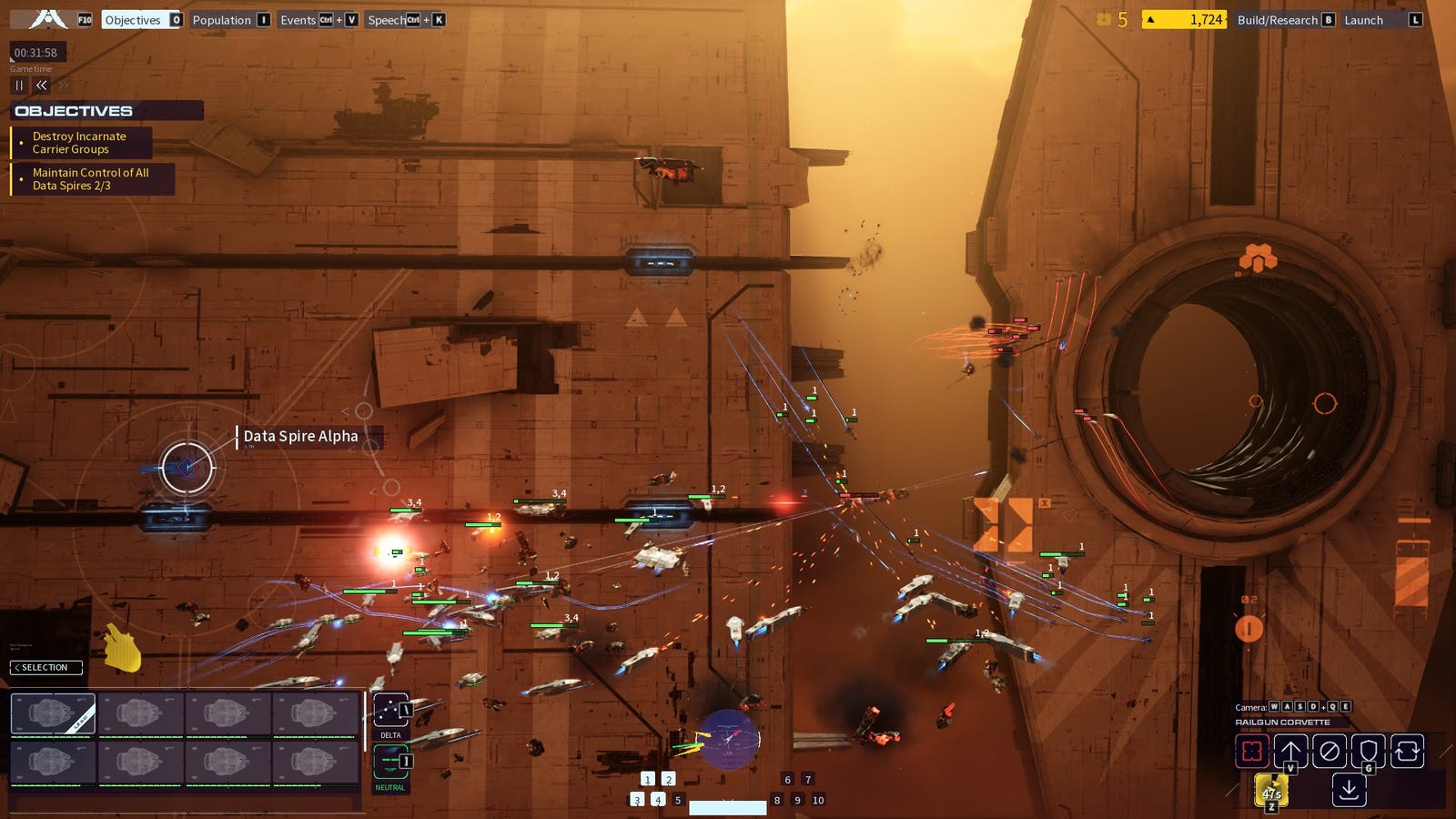The image size is (1456, 819).
Task: Select control group 4
Action: point(657,800)
